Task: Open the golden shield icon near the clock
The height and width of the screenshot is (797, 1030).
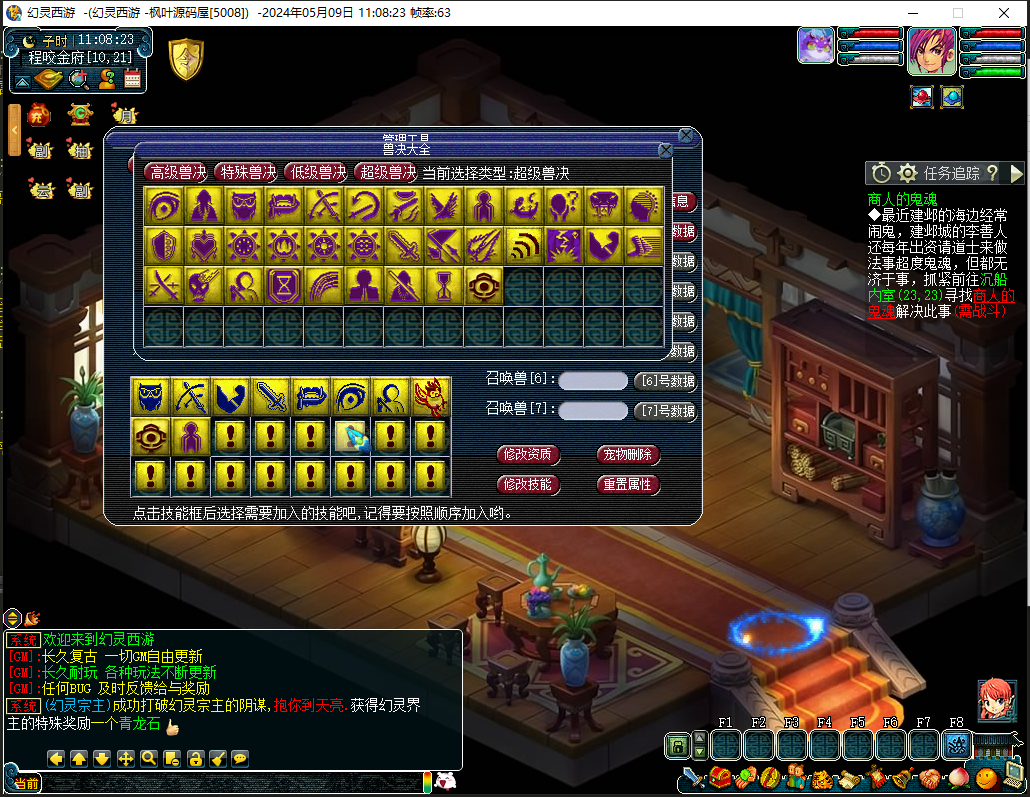Action: pyautogui.click(x=186, y=60)
